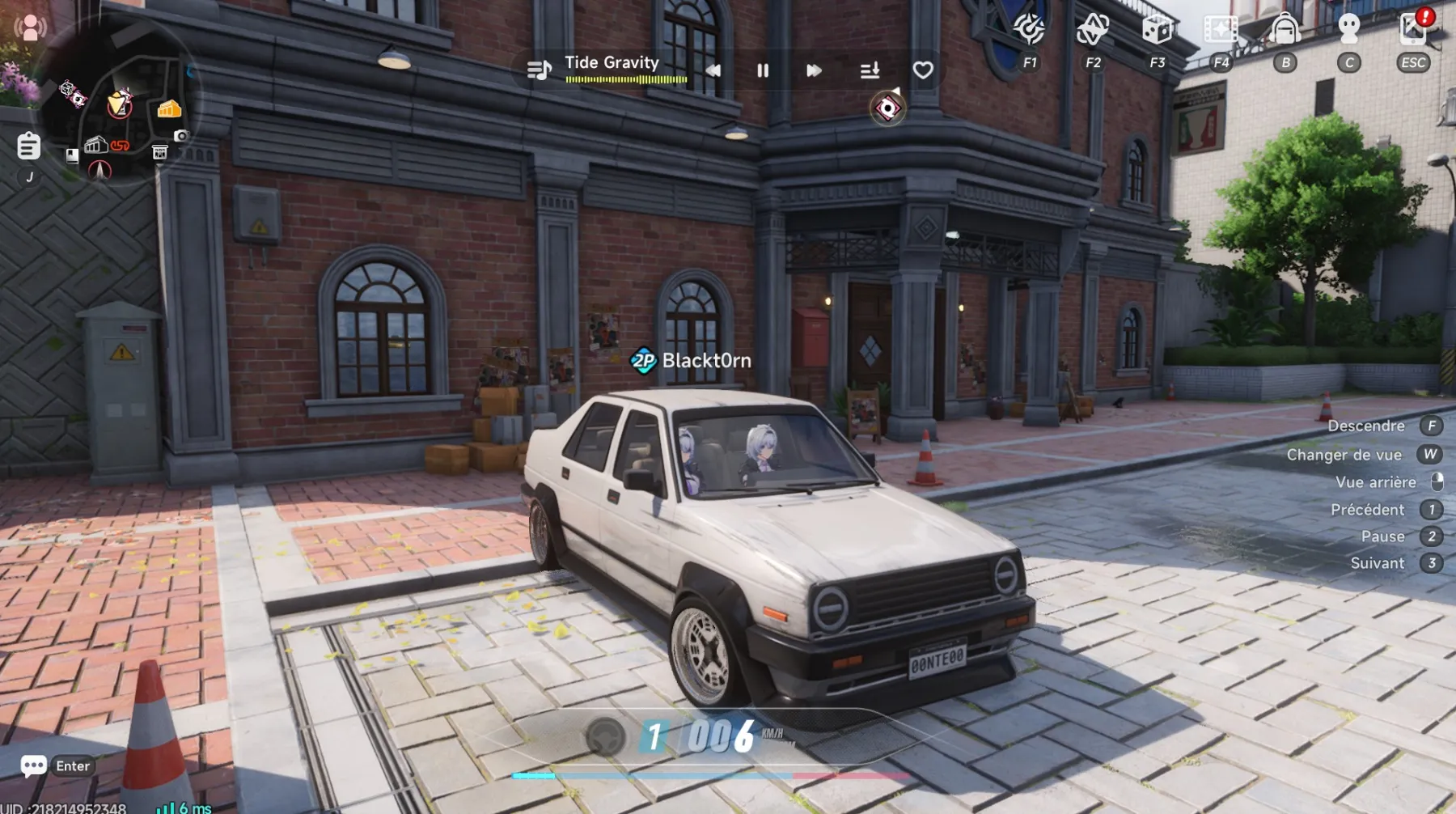Skip to the next radio track

[814, 70]
